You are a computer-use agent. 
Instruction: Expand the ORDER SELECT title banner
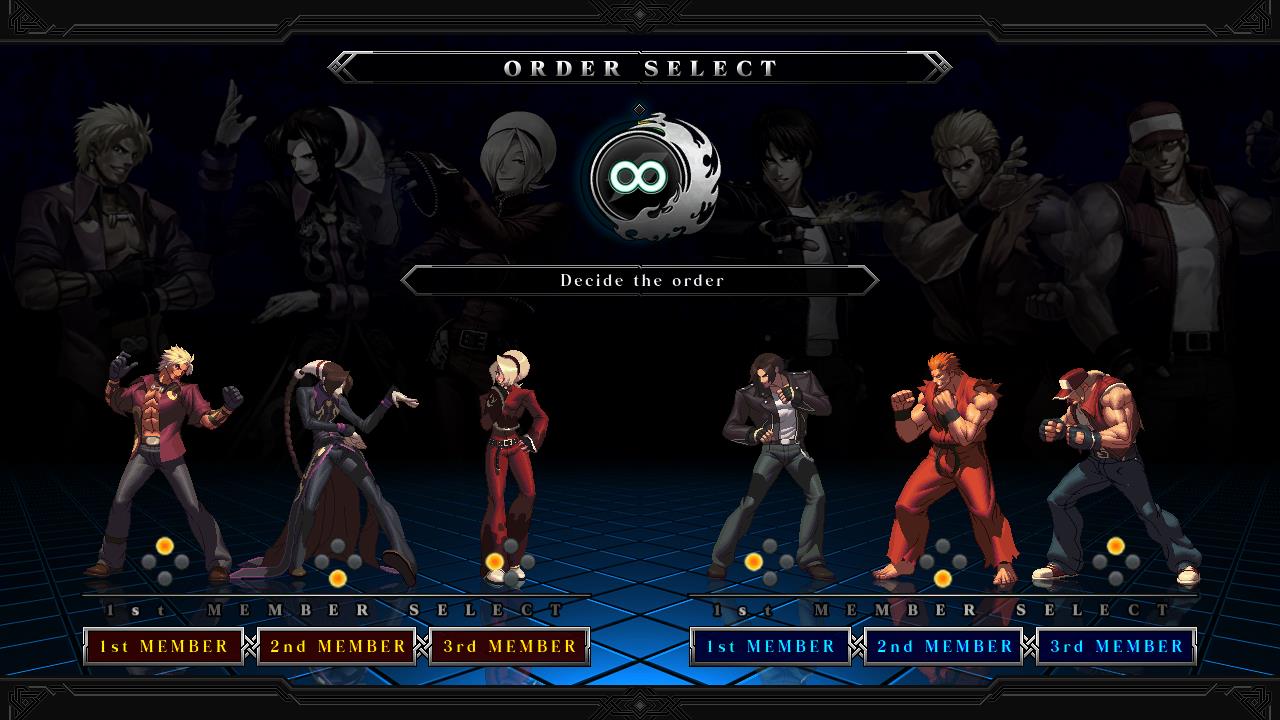640,68
